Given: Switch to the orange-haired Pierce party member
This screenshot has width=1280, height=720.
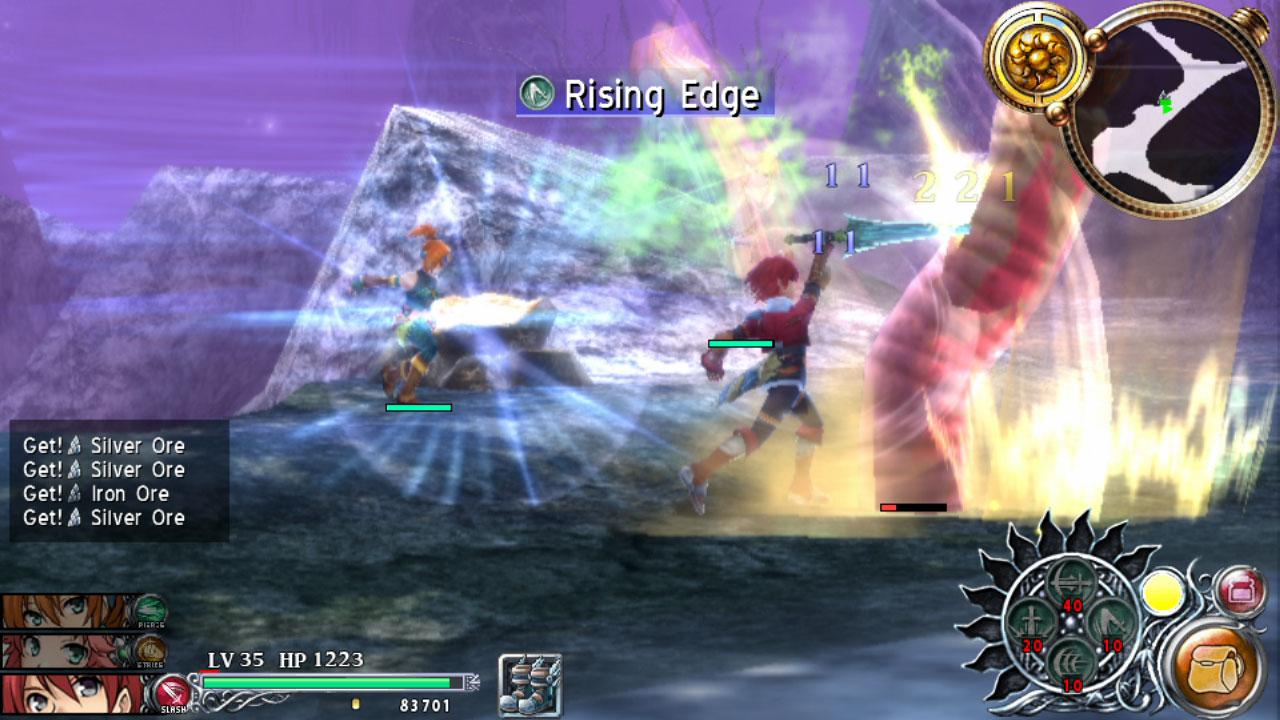Looking at the screenshot, I should point(64,610).
